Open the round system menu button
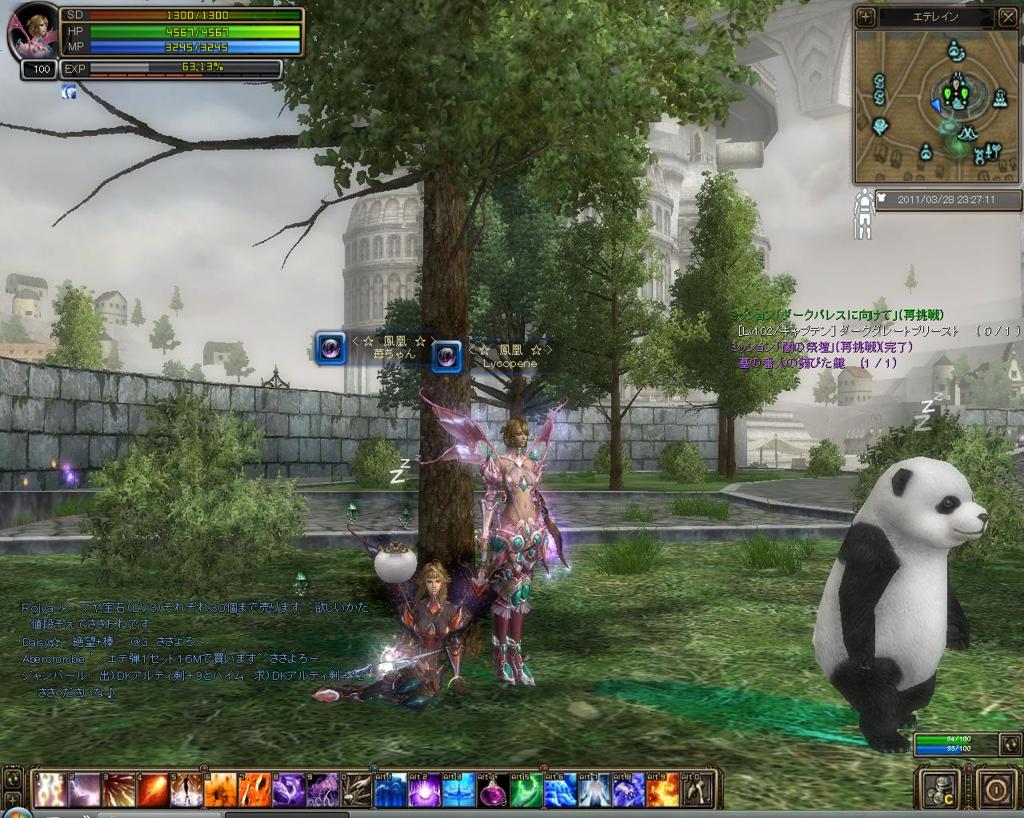This screenshot has height=818, width=1024. 996,788
